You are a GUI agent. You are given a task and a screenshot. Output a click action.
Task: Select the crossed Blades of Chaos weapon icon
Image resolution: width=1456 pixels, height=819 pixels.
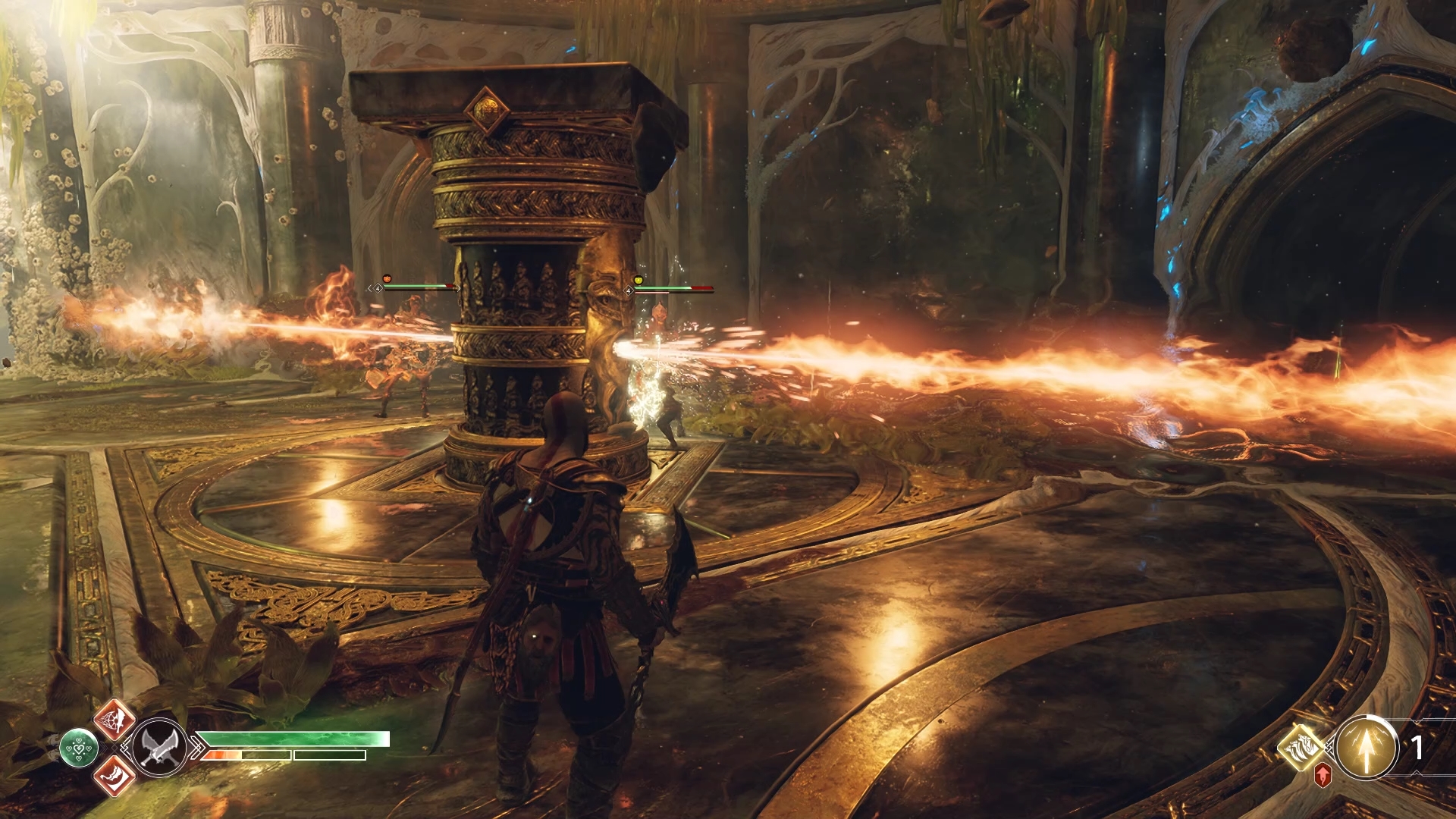coord(159,747)
